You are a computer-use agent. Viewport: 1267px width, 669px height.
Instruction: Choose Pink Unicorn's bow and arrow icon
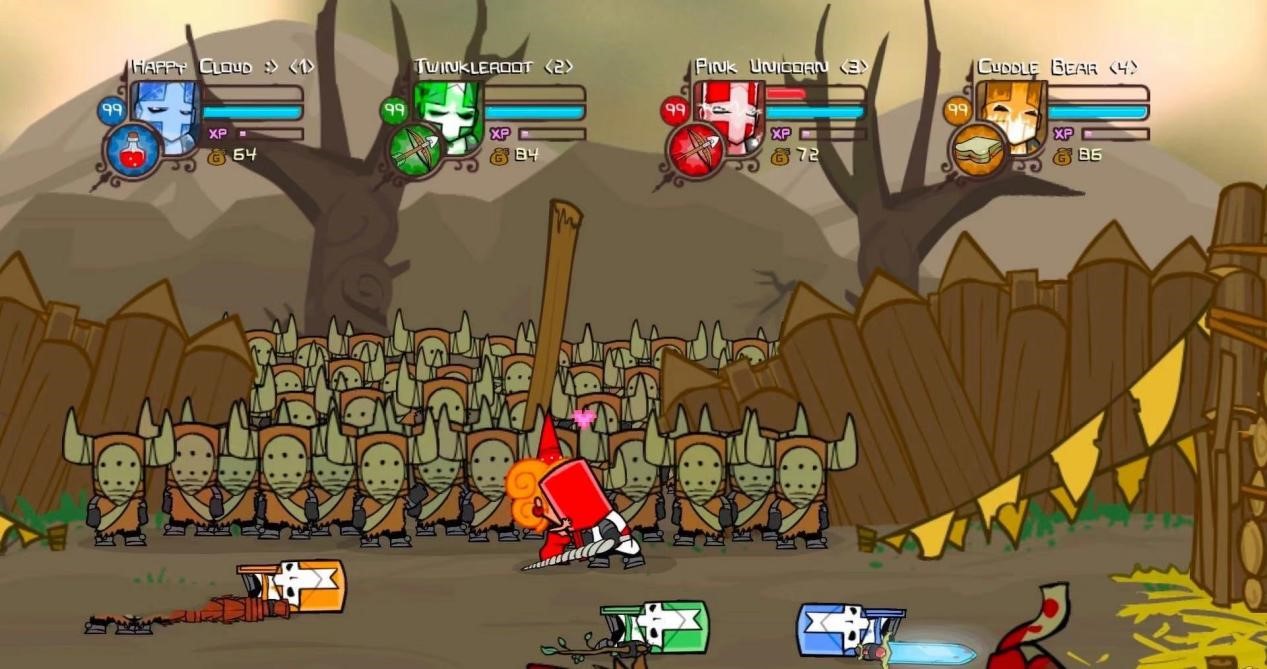[695, 152]
